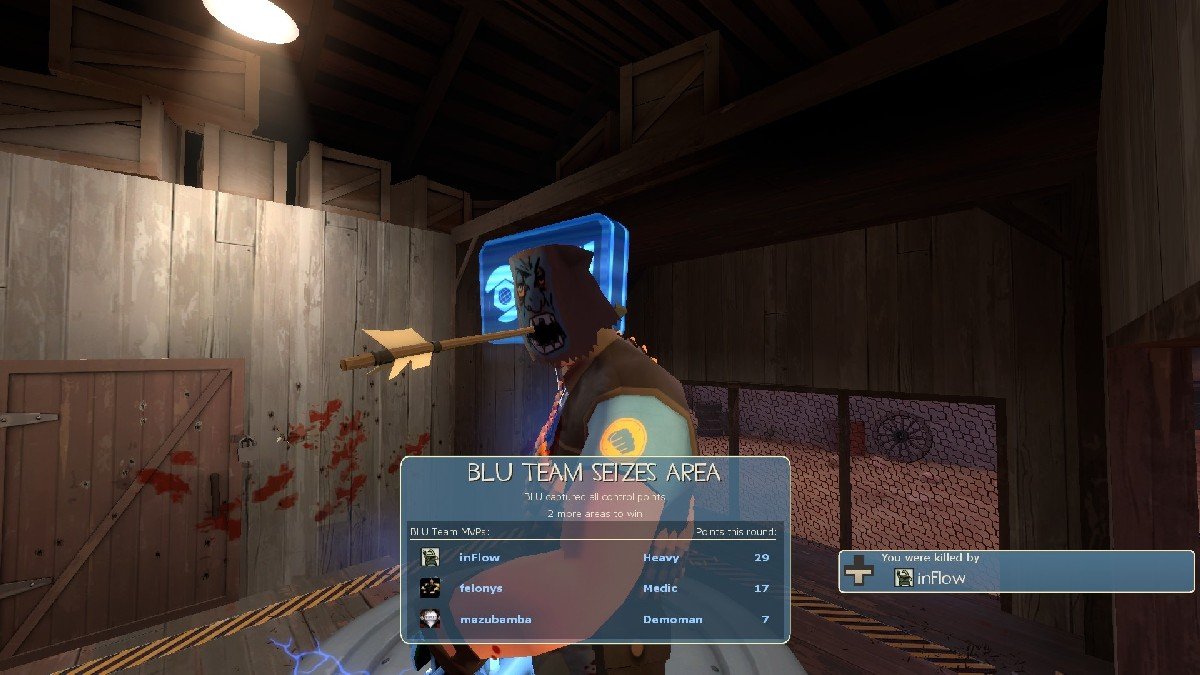
Task: Click the inFlow name in the killed-by panel
Action: click(942, 577)
